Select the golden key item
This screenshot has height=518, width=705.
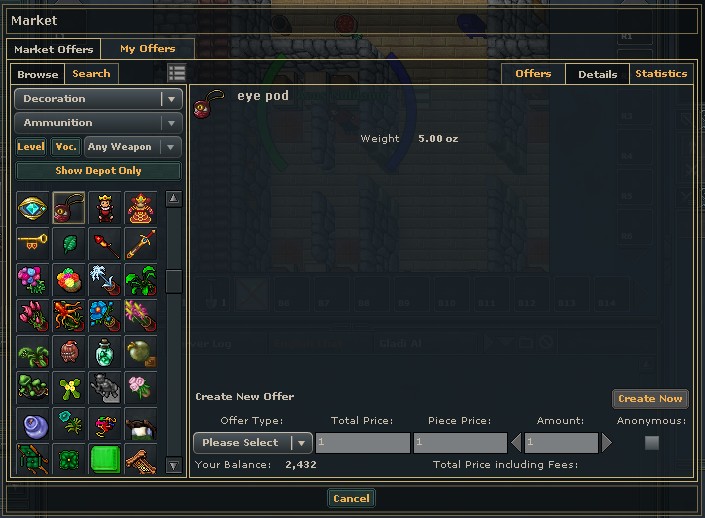(33, 243)
